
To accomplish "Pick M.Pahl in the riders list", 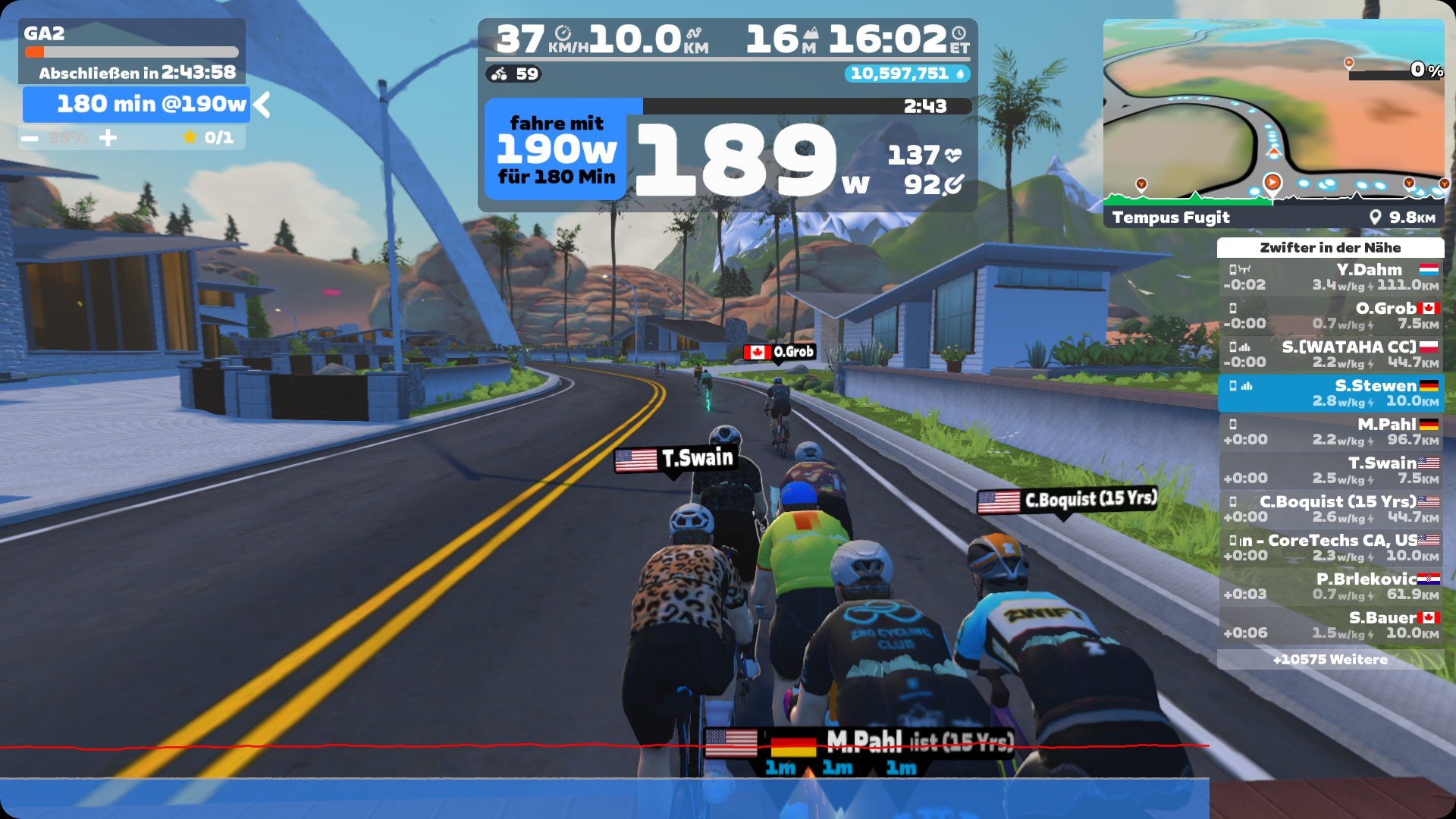I will tap(1330, 432).
